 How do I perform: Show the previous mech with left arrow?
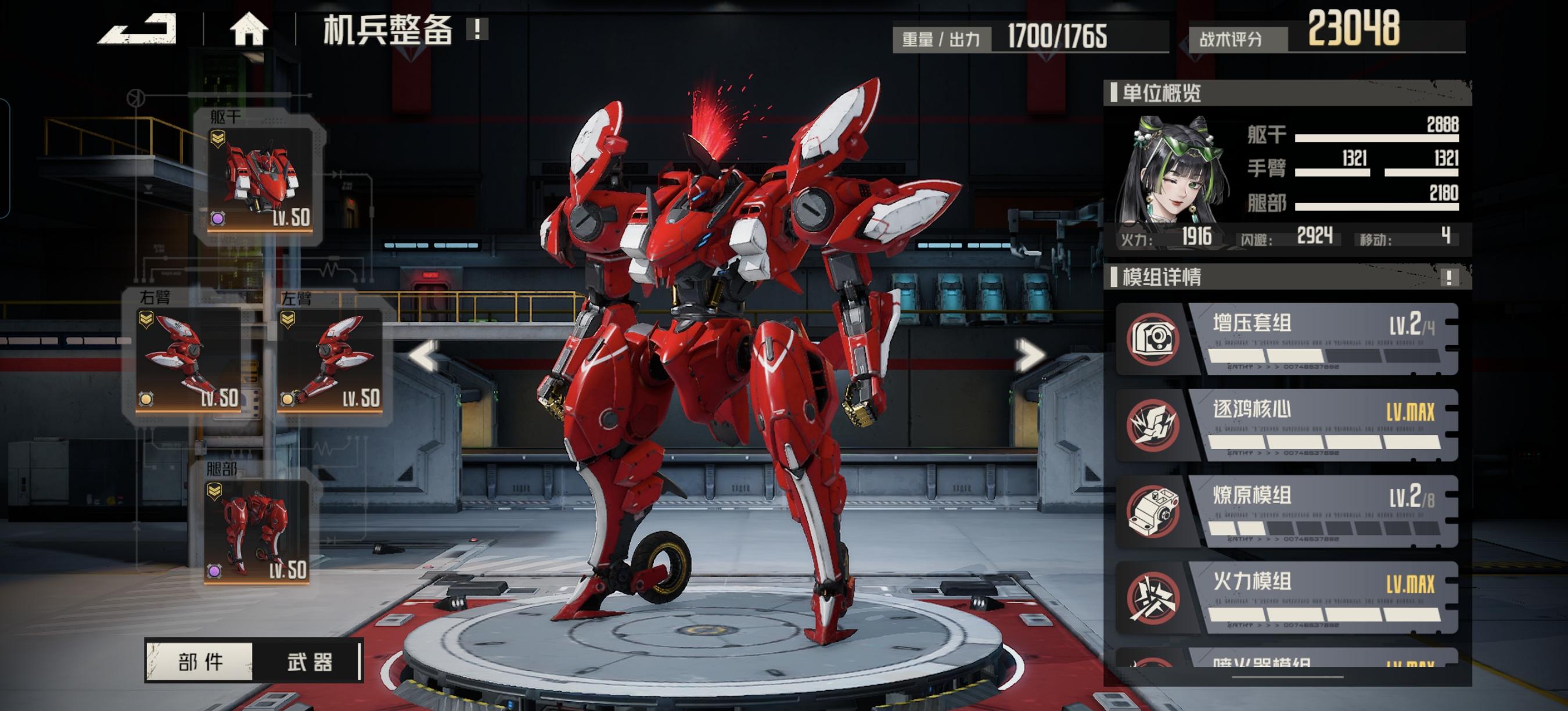click(x=424, y=355)
